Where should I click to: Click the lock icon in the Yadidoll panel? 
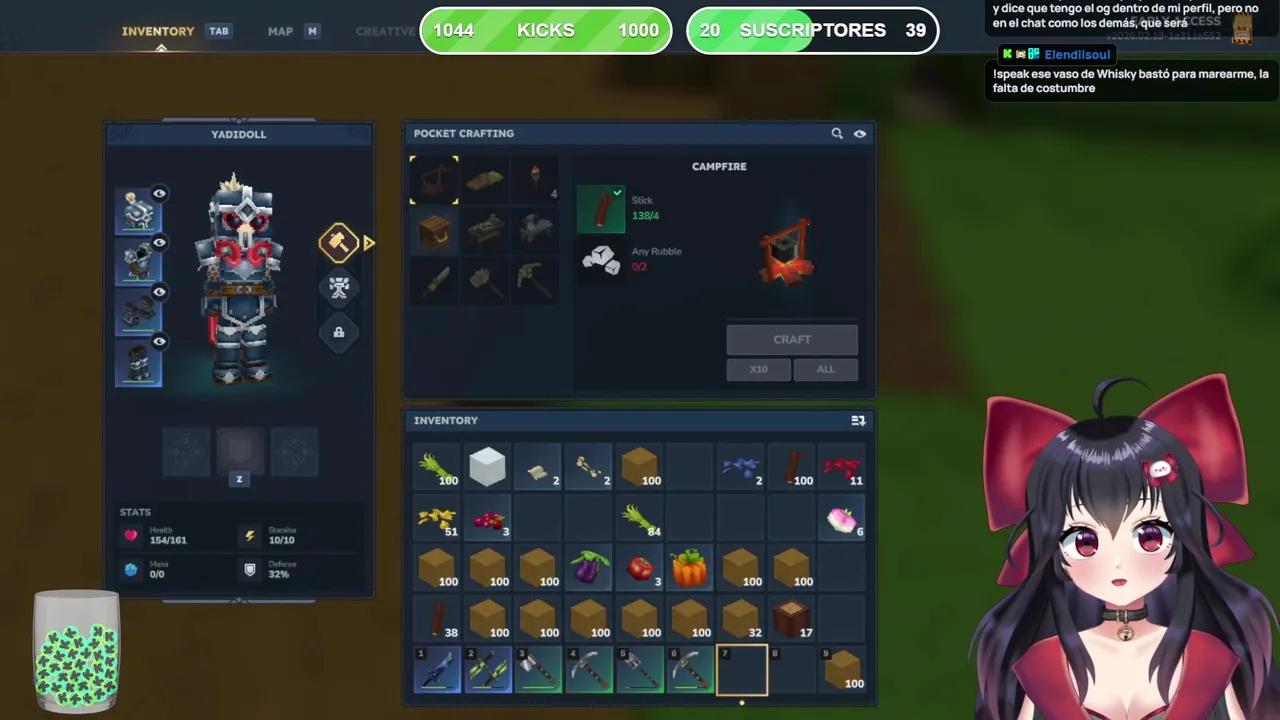tap(338, 332)
